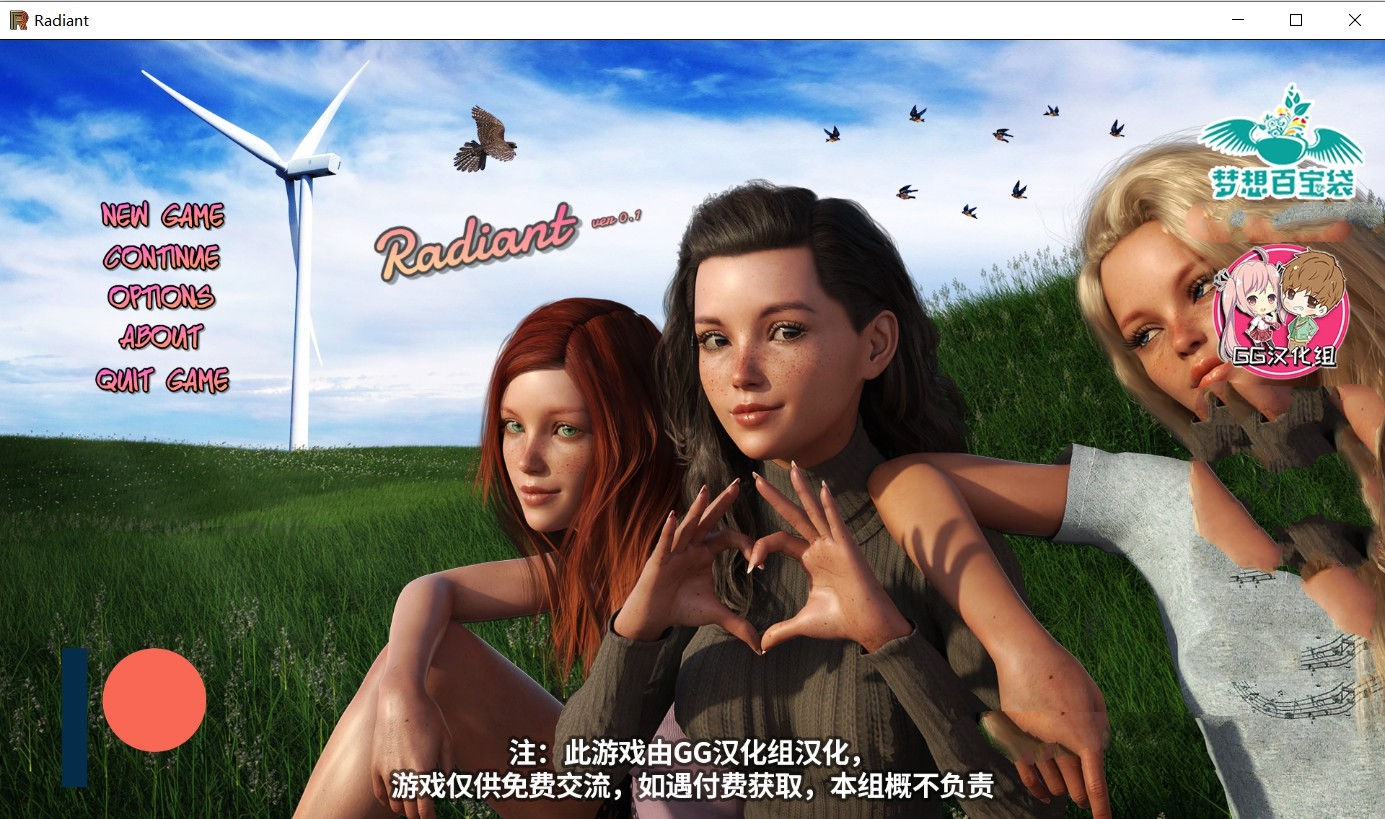
Task: Click the Patreon logo
Action: pos(135,699)
